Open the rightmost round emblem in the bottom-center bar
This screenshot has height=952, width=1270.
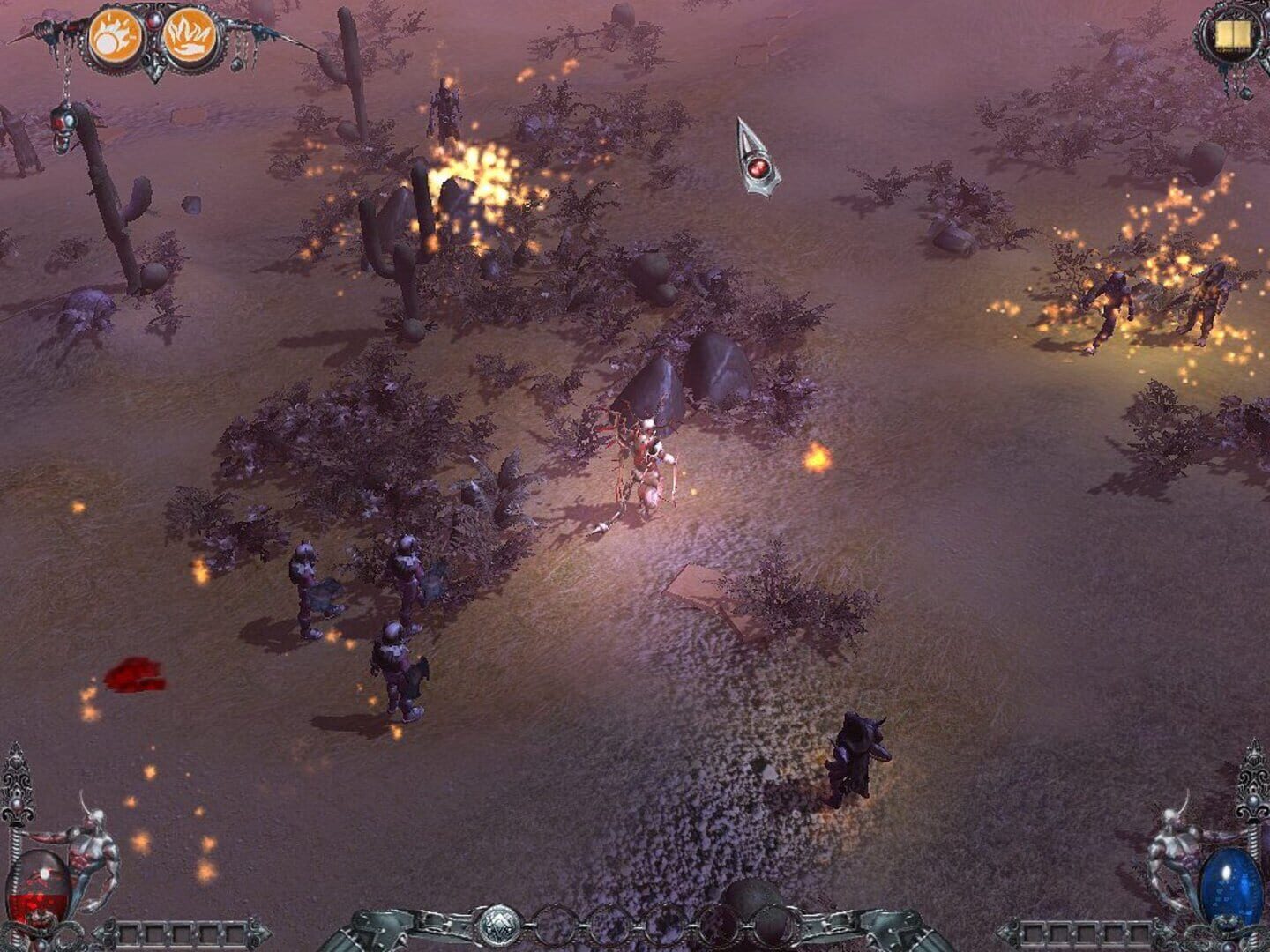[774, 924]
